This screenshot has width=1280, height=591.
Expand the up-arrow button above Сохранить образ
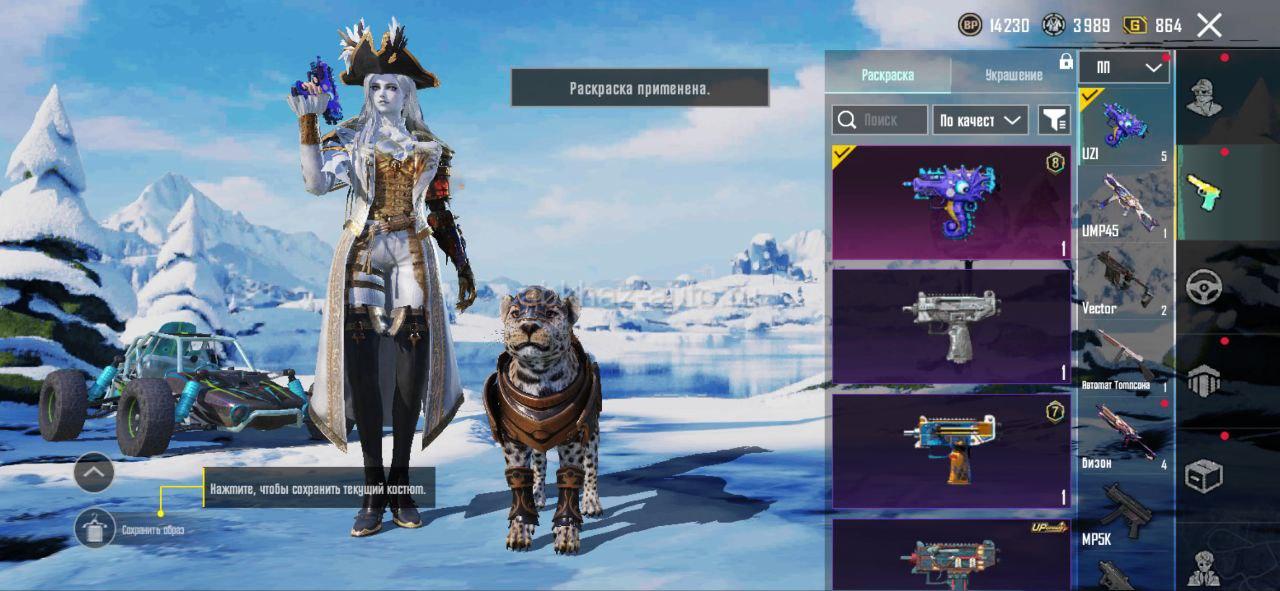[94, 472]
